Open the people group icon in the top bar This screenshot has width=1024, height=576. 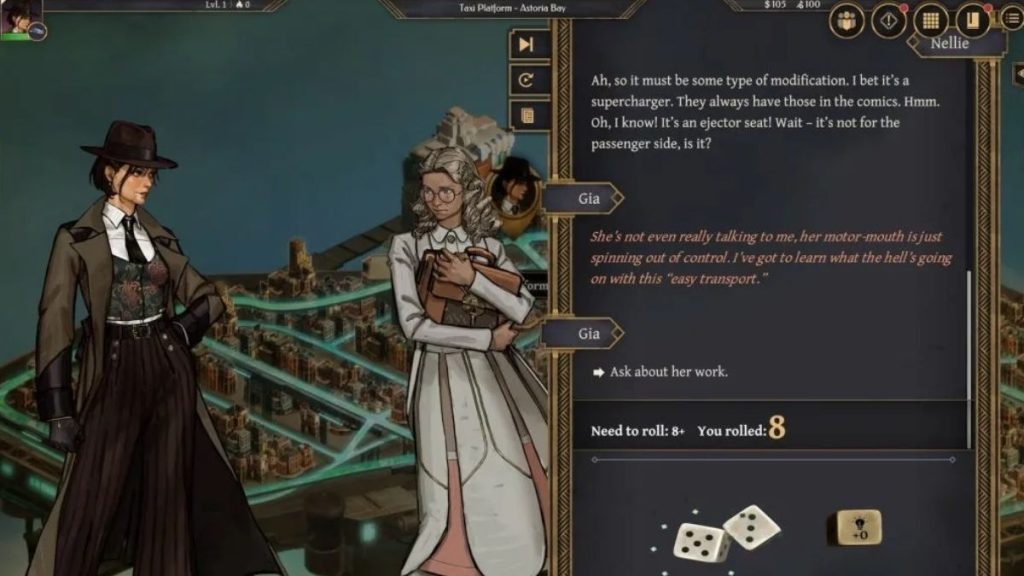pyautogui.click(x=846, y=21)
